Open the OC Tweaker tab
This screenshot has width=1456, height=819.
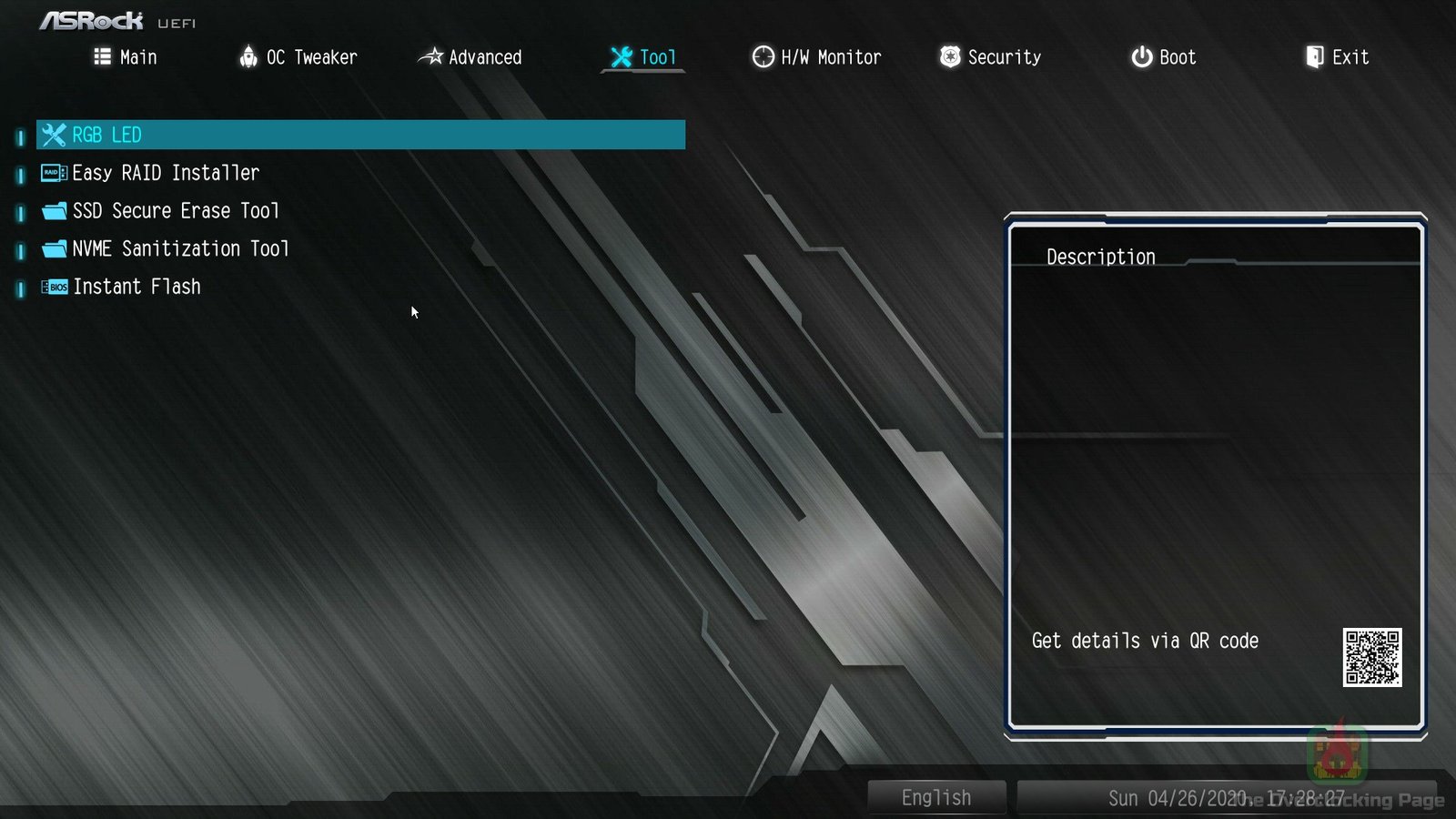coord(298,57)
